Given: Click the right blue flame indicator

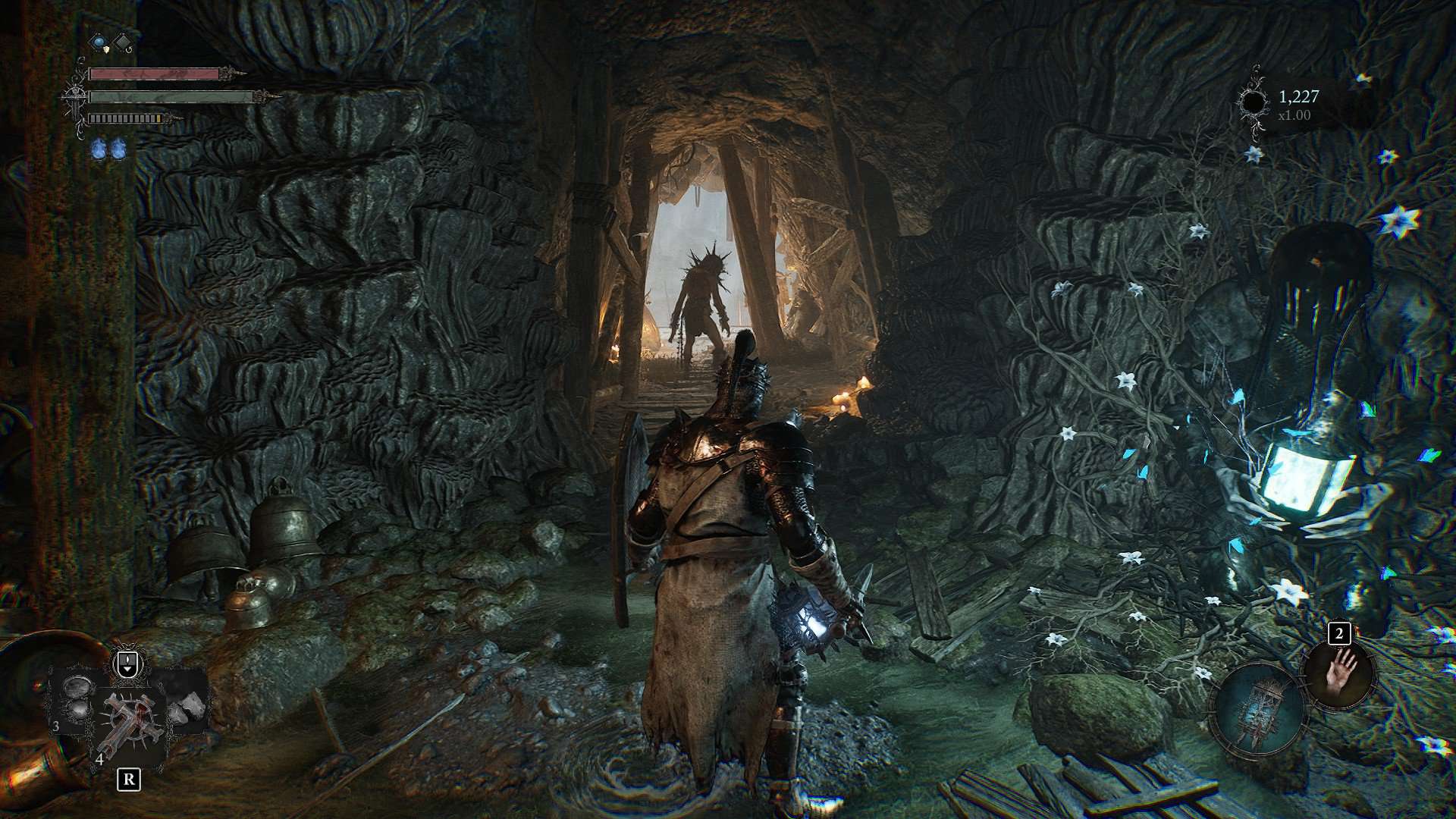Looking at the screenshot, I should coord(120,150).
